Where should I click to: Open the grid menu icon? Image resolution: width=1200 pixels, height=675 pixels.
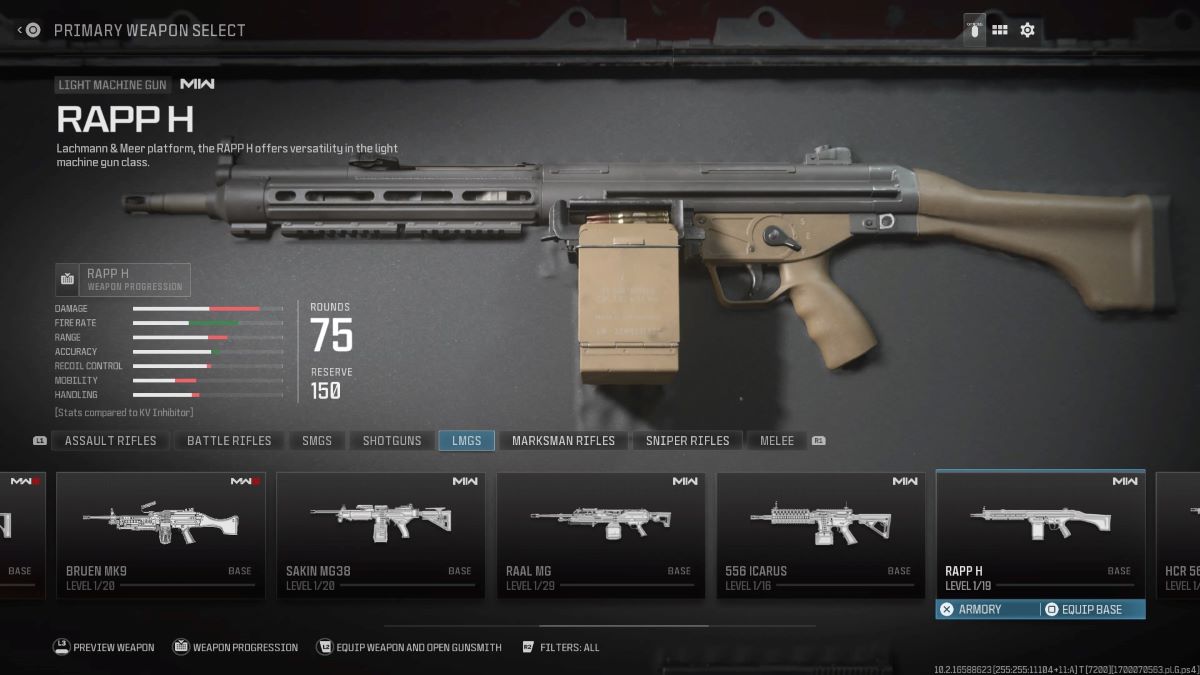coord(999,30)
